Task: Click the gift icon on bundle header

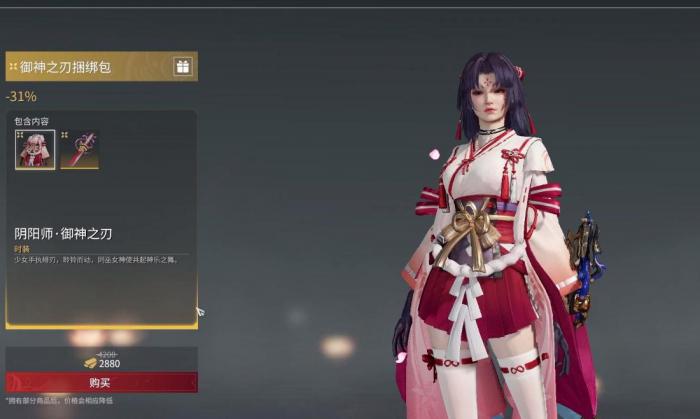Action: pos(182,66)
